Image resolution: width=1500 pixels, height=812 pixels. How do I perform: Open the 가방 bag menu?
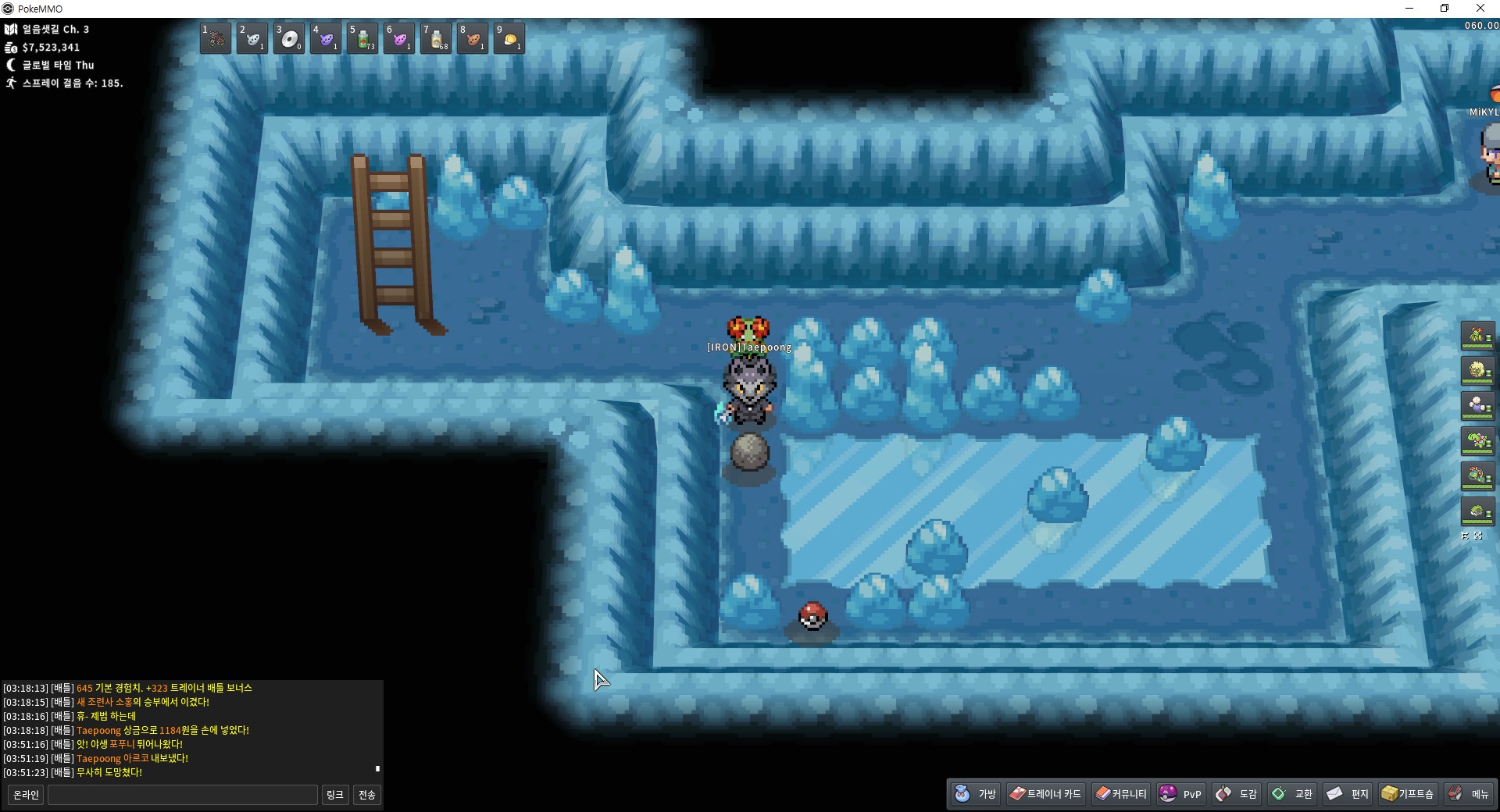[x=976, y=794]
